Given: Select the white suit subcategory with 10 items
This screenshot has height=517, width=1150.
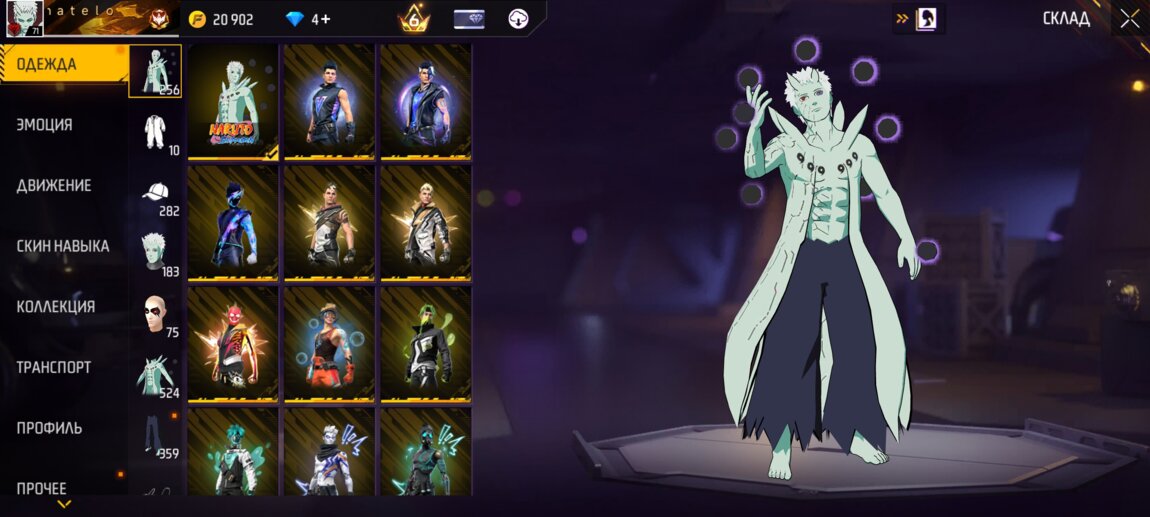Looking at the screenshot, I should coord(155,133).
